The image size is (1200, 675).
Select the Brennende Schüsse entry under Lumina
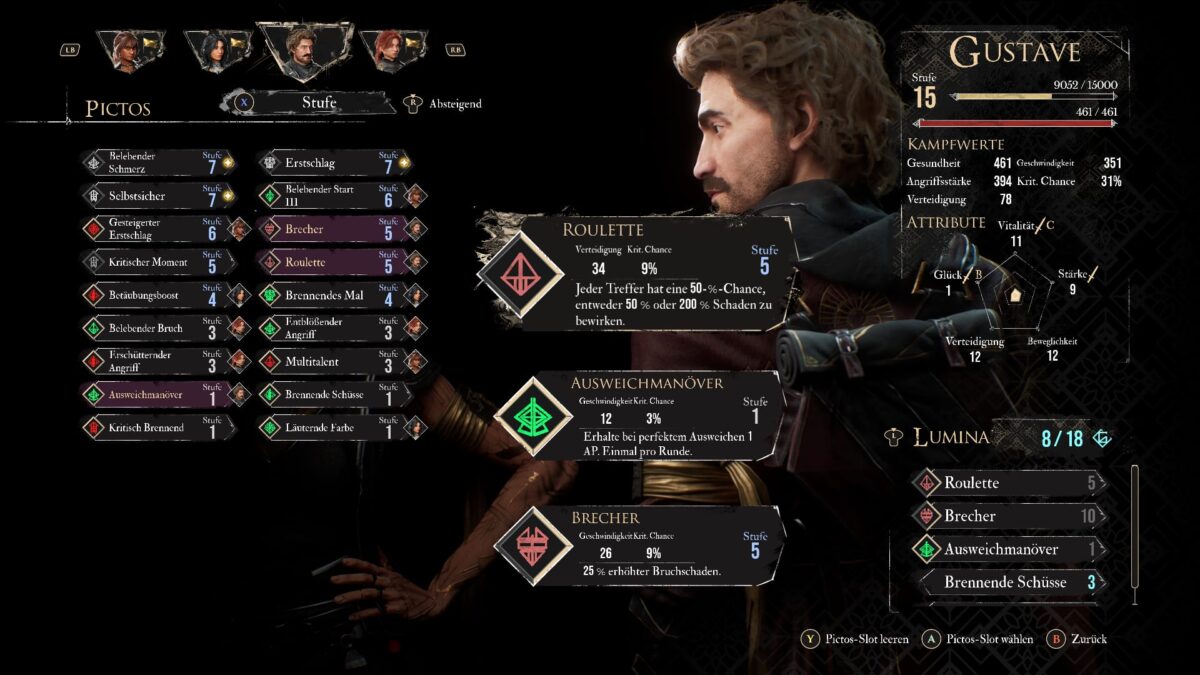(1010, 582)
